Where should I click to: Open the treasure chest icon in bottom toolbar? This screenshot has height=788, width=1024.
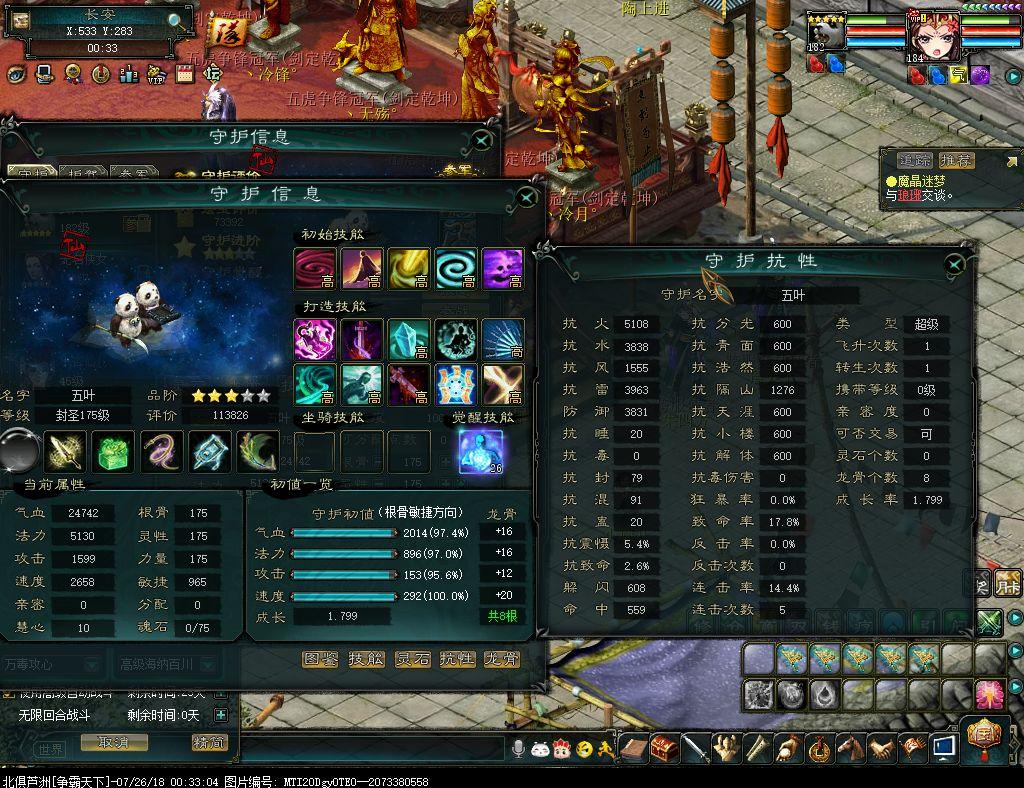pyautogui.click(x=663, y=747)
